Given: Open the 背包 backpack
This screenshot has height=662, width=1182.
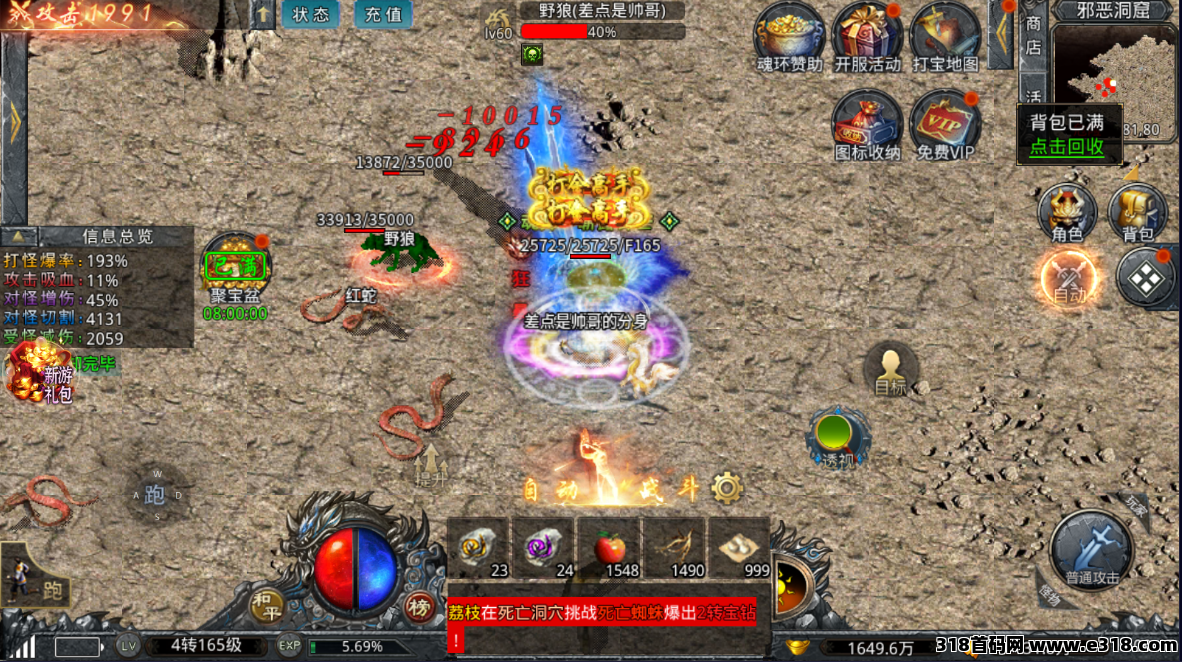Looking at the screenshot, I should pos(1137,213).
